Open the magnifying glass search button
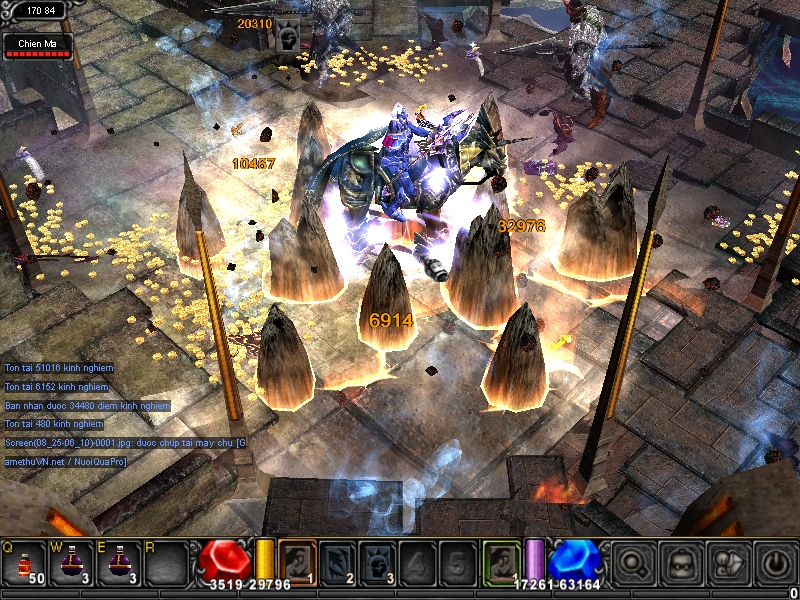 click(x=631, y=563)
